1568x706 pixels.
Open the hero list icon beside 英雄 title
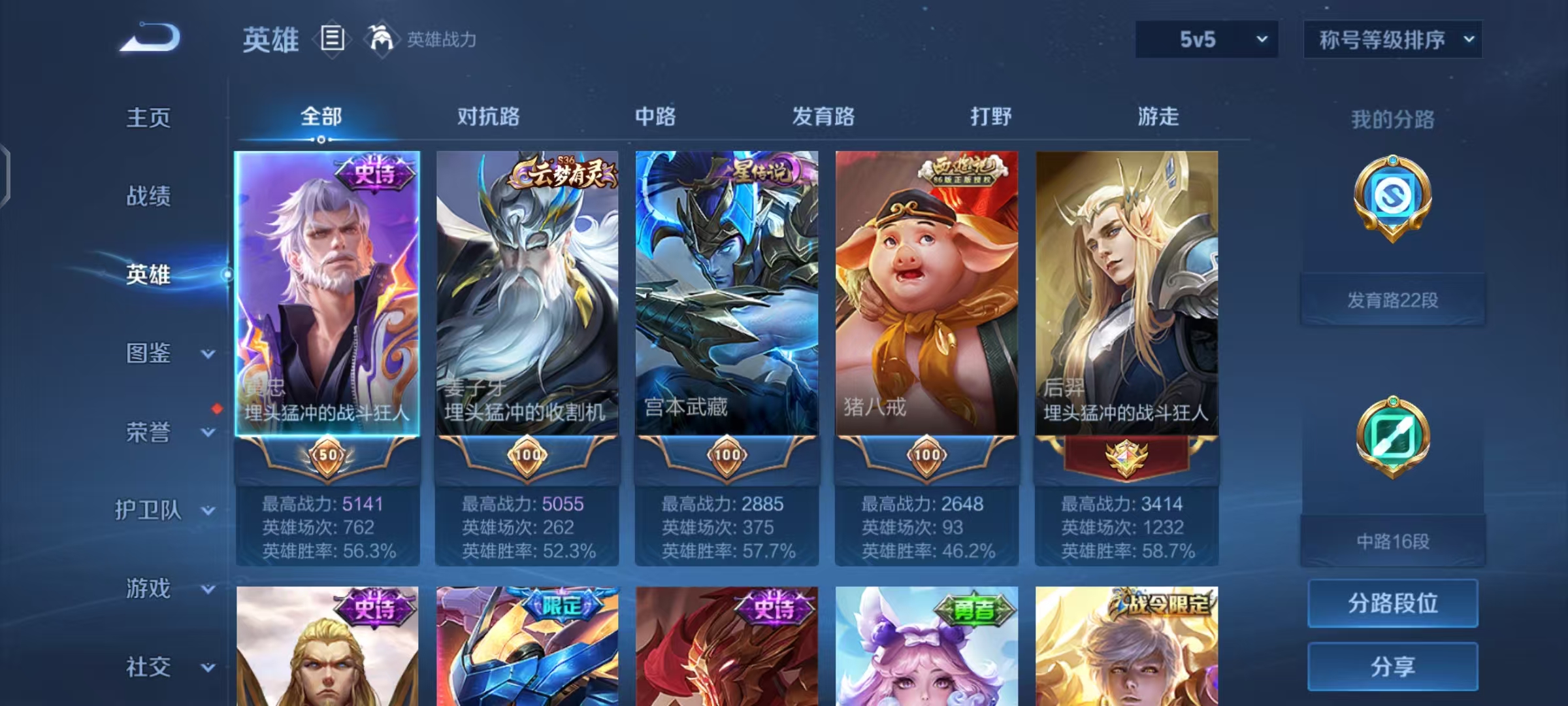click(x=332, y=39)
